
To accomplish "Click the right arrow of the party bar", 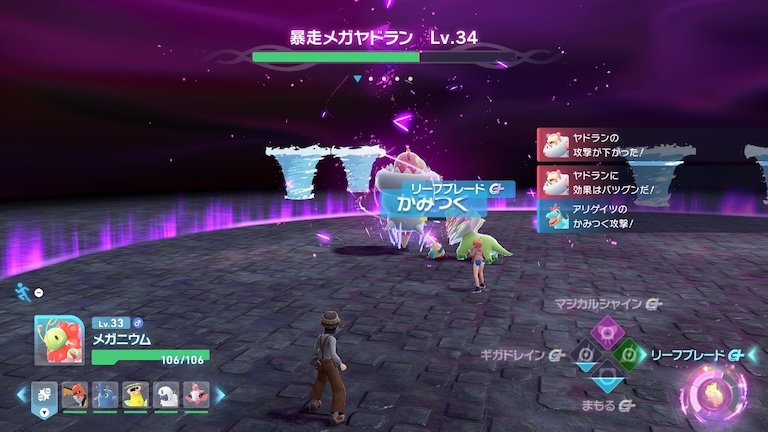I will (221, 394).
